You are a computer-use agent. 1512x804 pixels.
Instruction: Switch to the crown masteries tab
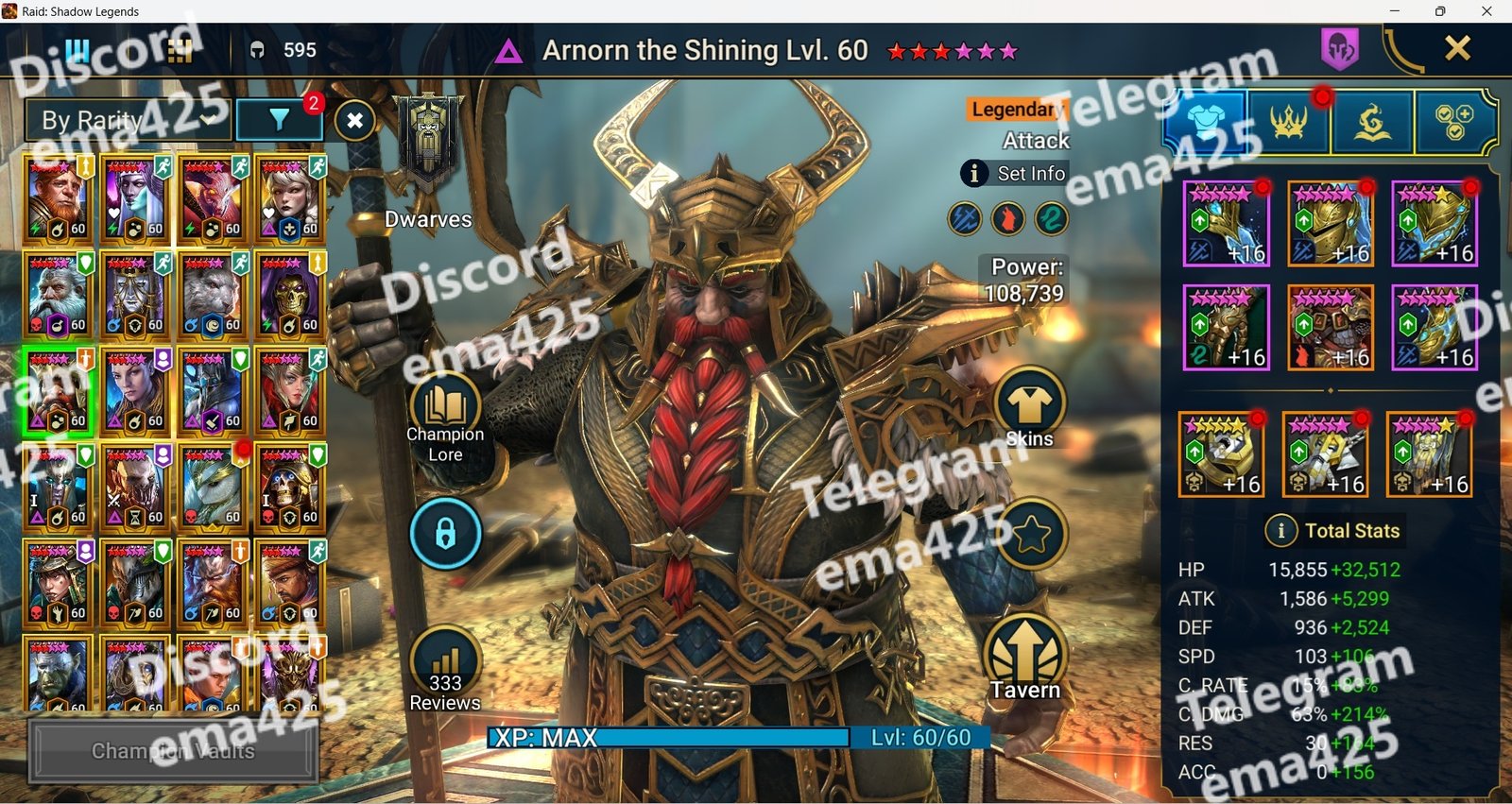tap(1289, 123)
